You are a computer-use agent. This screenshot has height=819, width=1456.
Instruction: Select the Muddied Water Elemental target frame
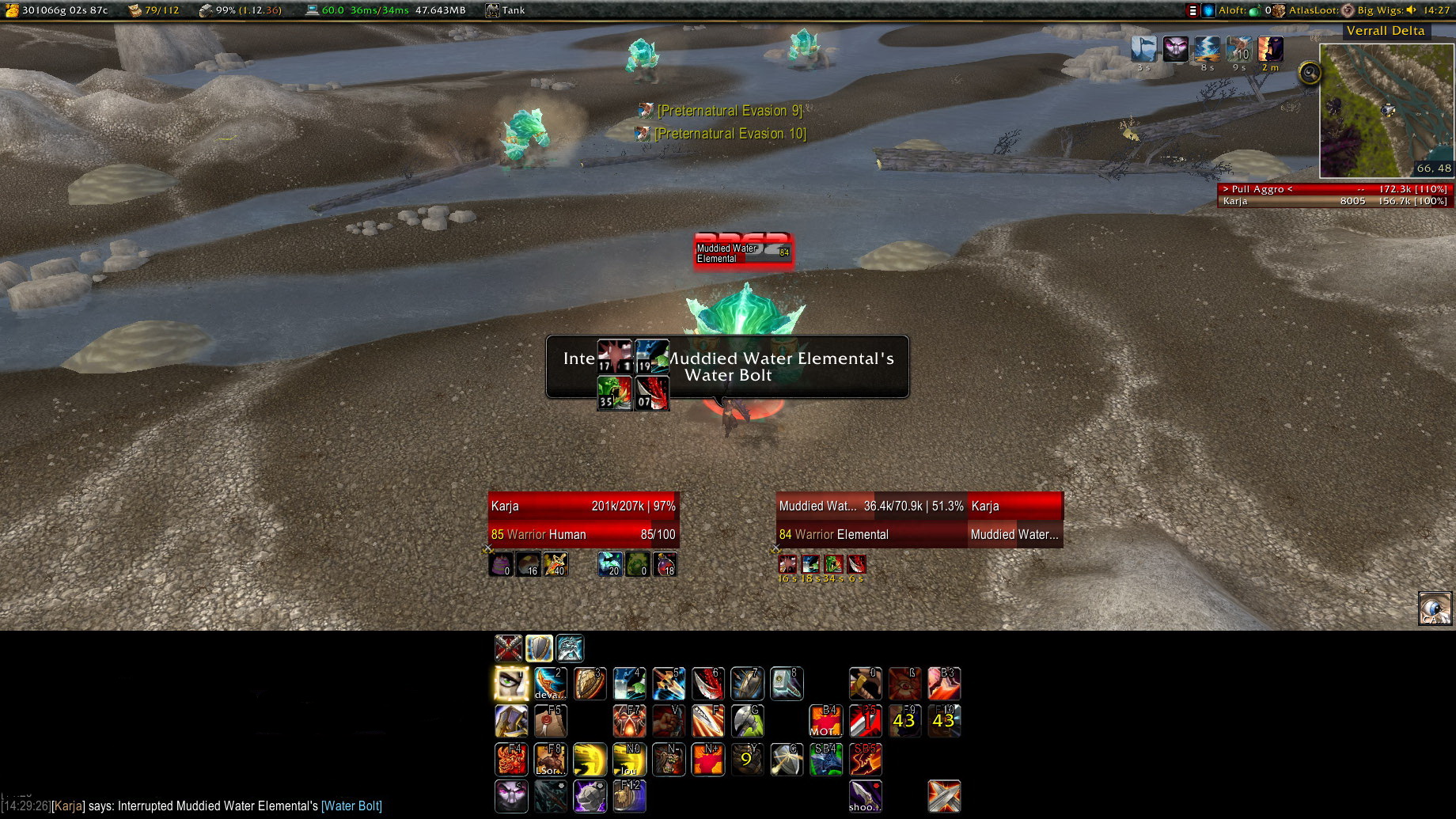(x=871, y=520)
